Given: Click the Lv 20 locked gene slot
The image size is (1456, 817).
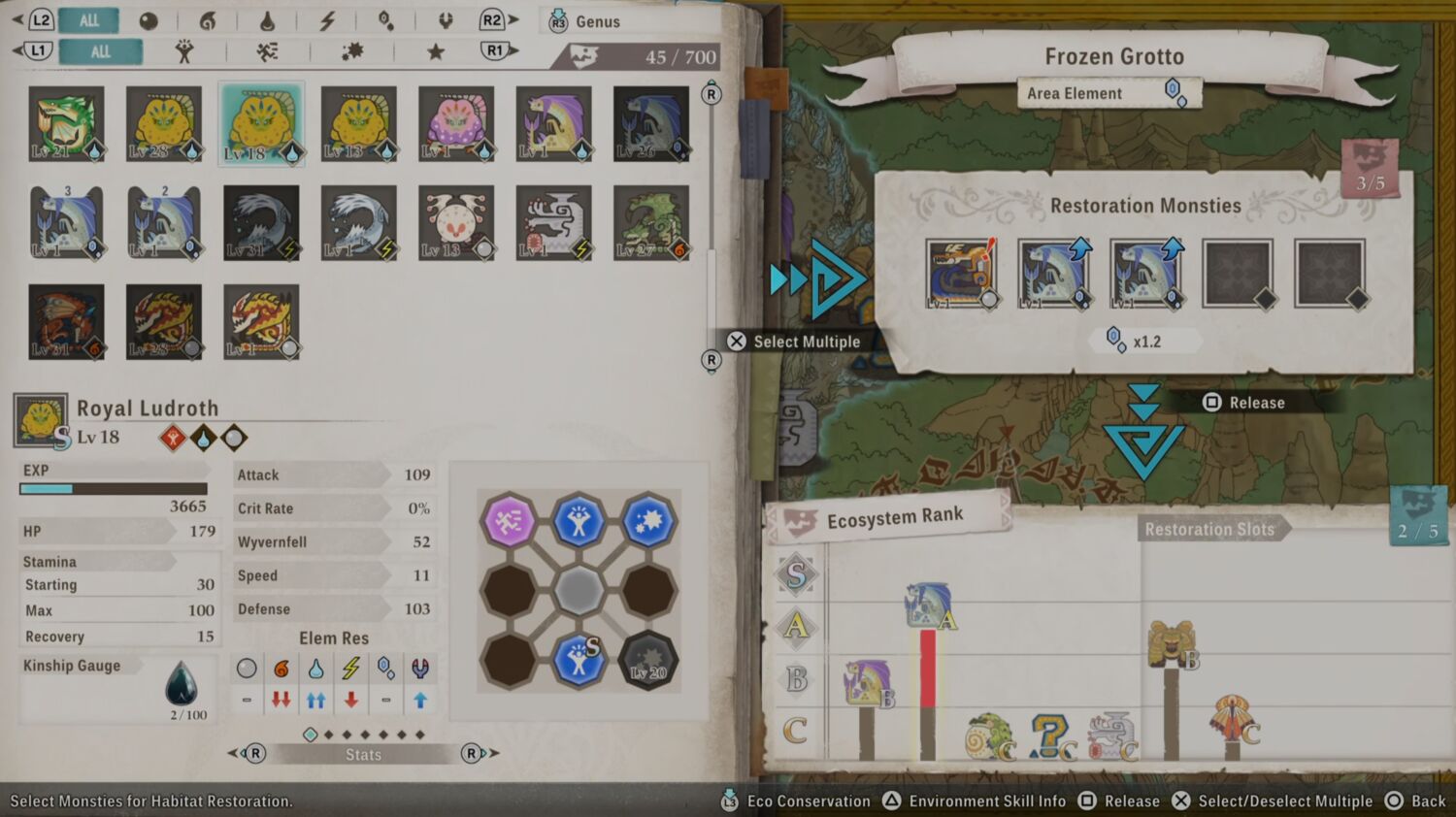Looking at the screenshot, I should 648,661.
